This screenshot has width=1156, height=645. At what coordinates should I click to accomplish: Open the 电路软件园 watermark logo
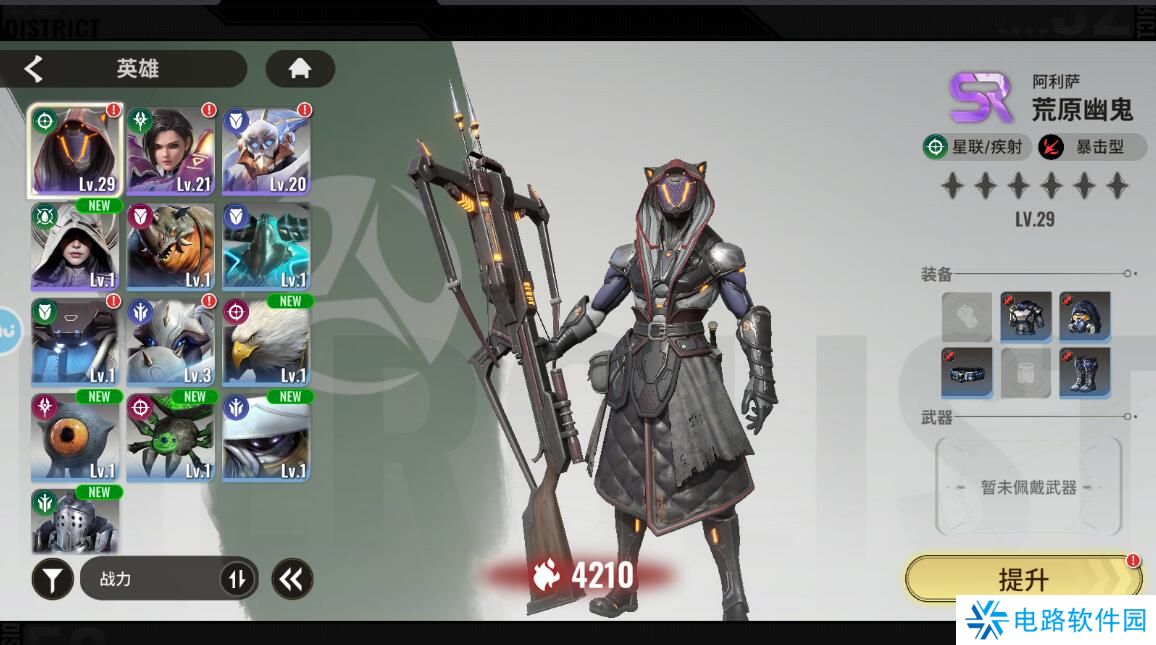(x=1056, y=621)
